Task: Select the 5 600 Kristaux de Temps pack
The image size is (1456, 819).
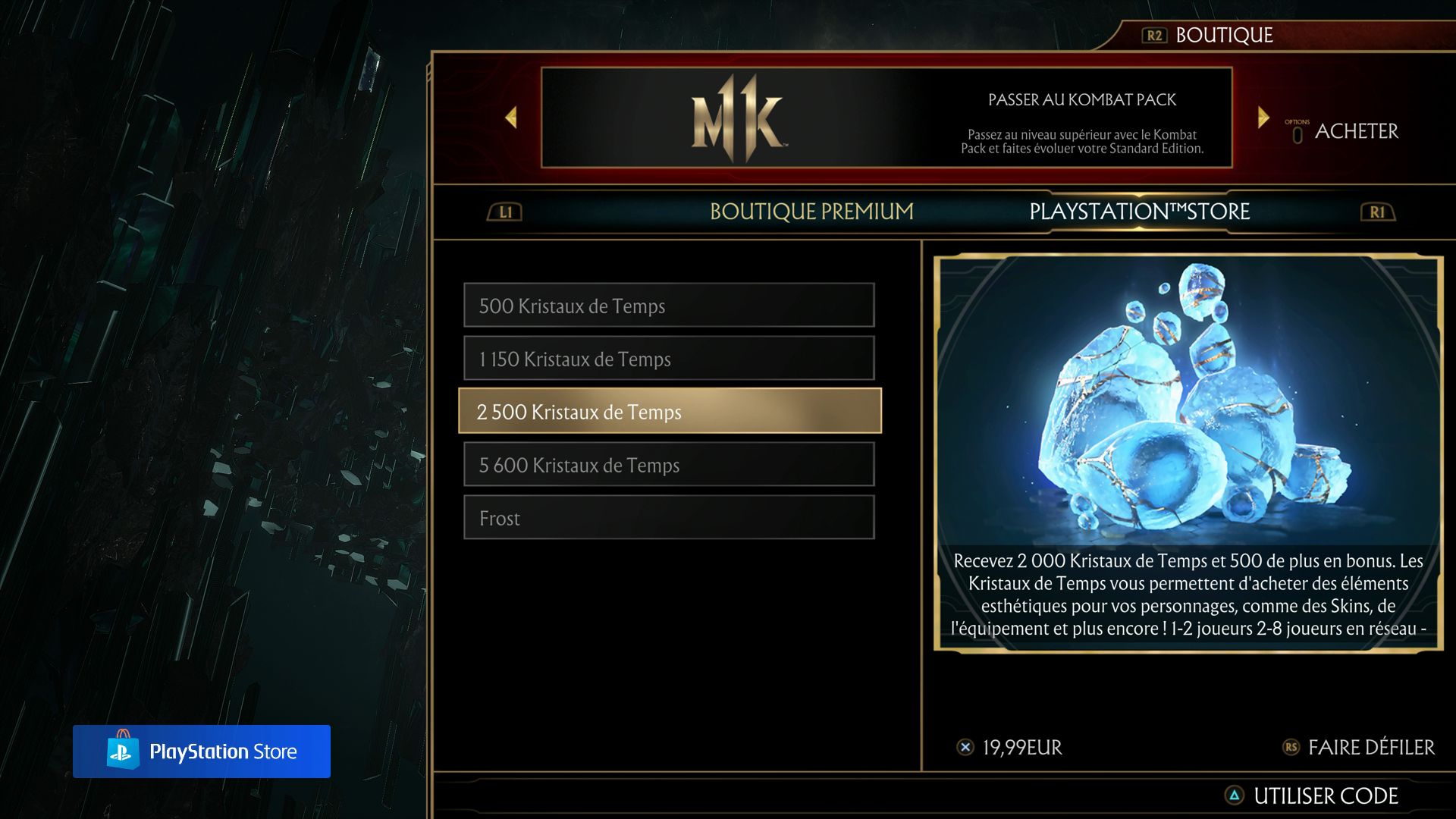Action: click(667, 465)
